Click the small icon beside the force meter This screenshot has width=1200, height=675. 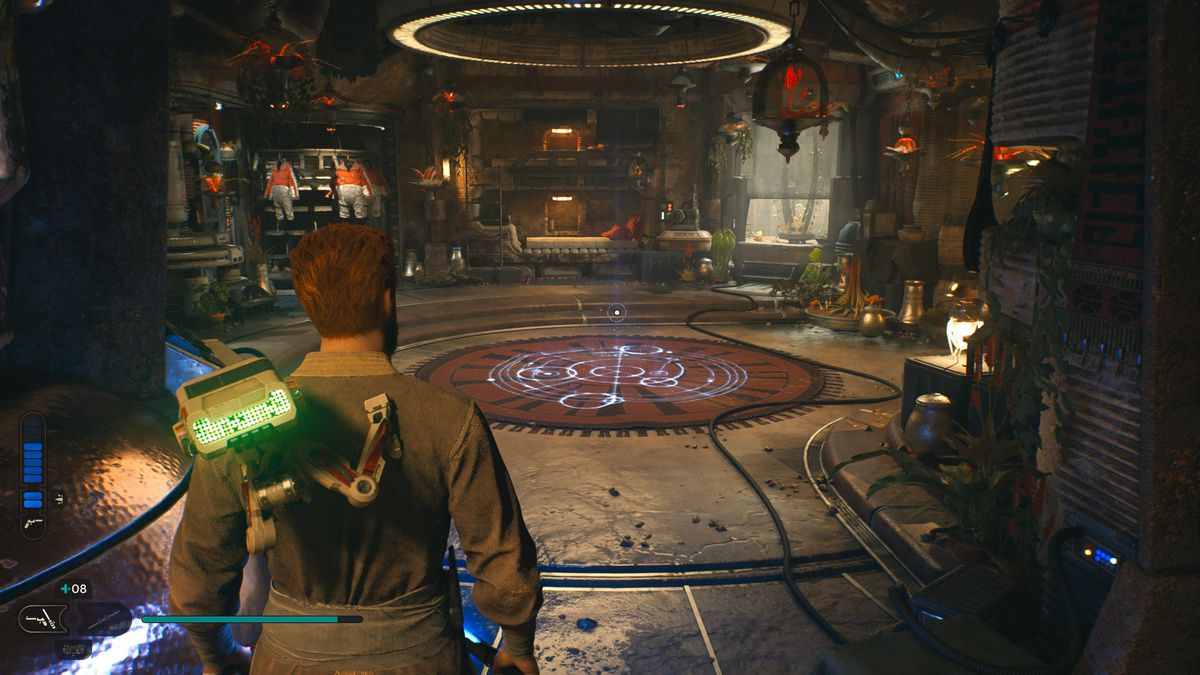coord(59,497)
